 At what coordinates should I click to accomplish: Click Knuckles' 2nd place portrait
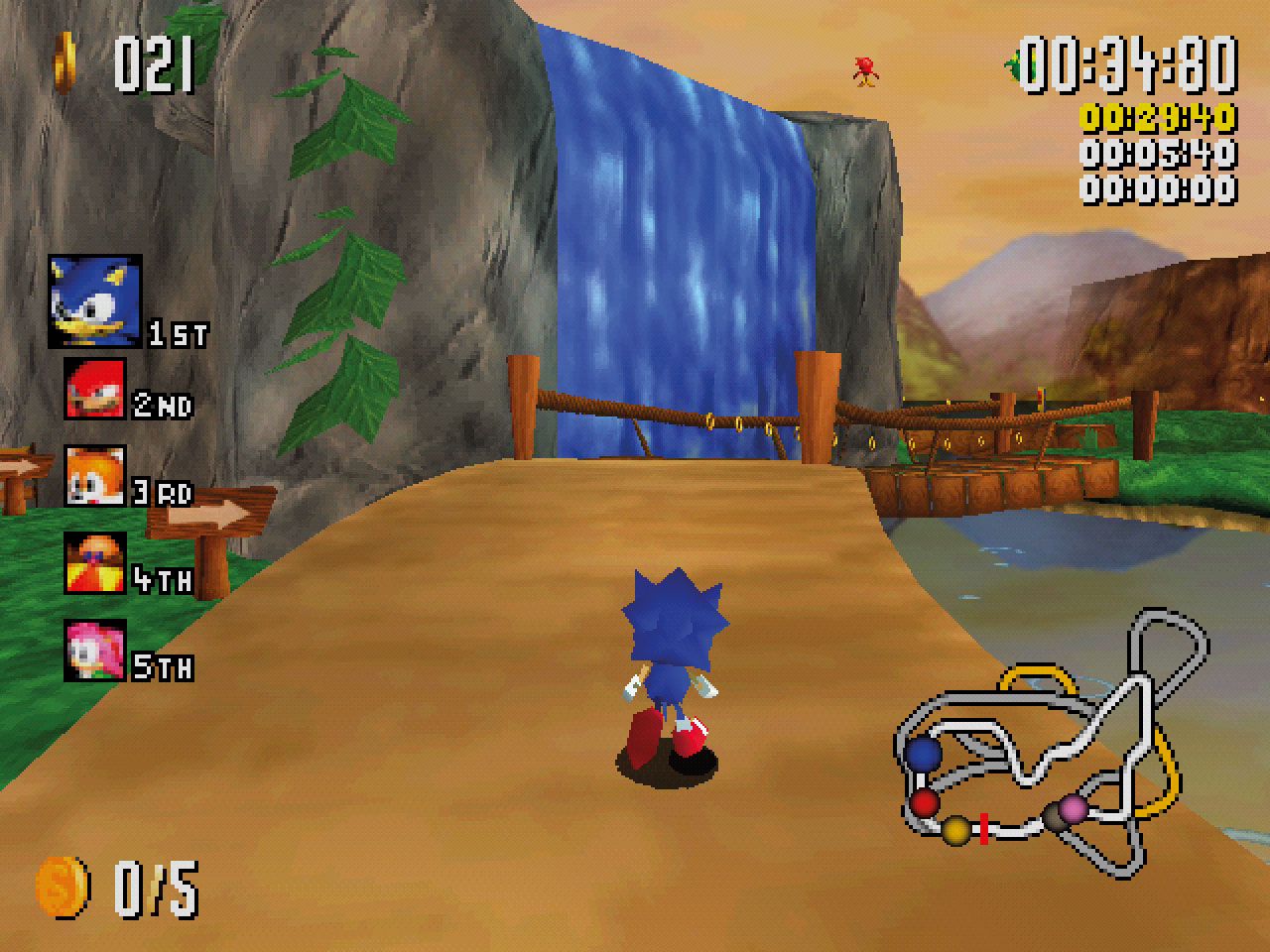point(95,388)
